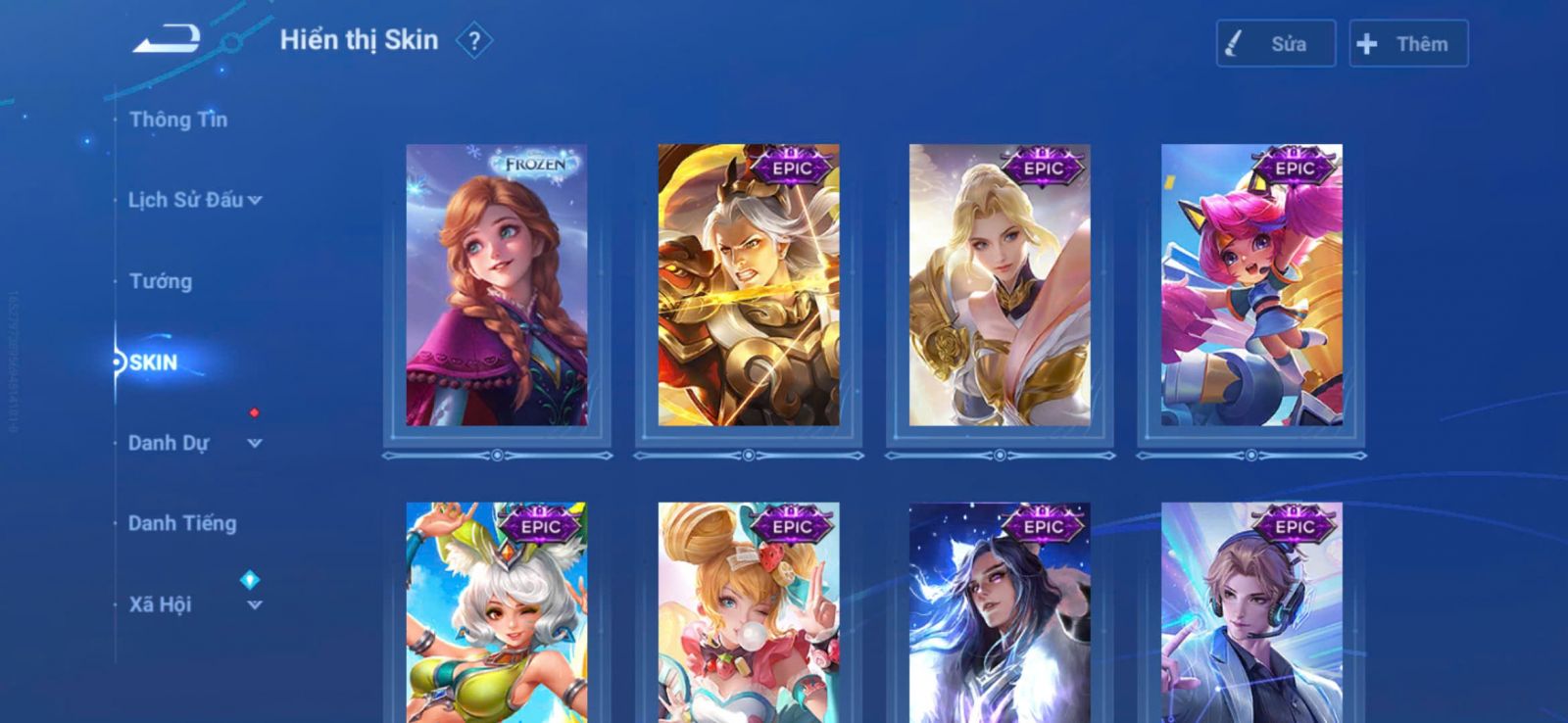
Task: Pick the headset-wearing gamer skin card
Action: pyautogui.click(x=1251, y=612)
